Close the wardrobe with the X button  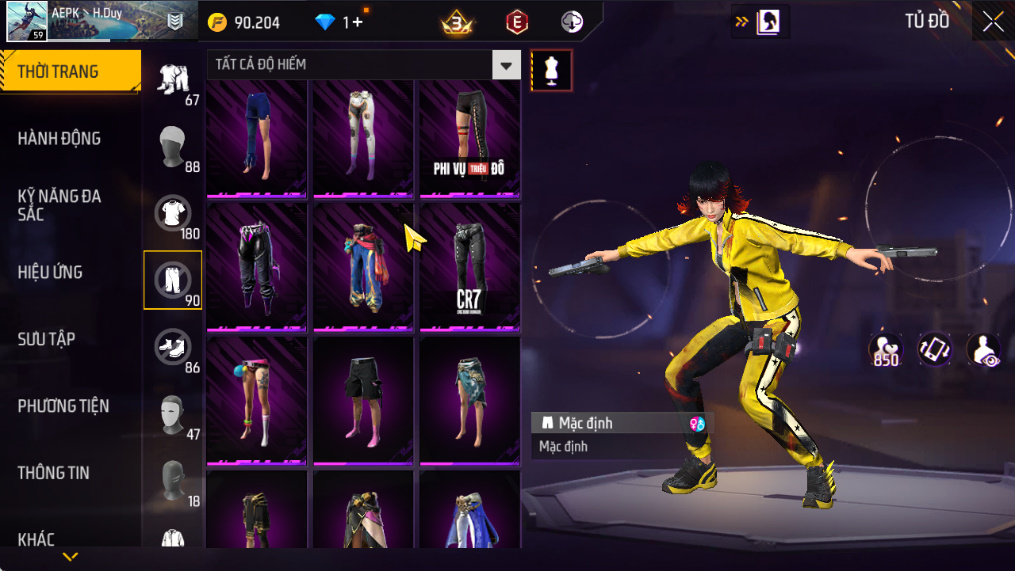click(x=992, y=22)
